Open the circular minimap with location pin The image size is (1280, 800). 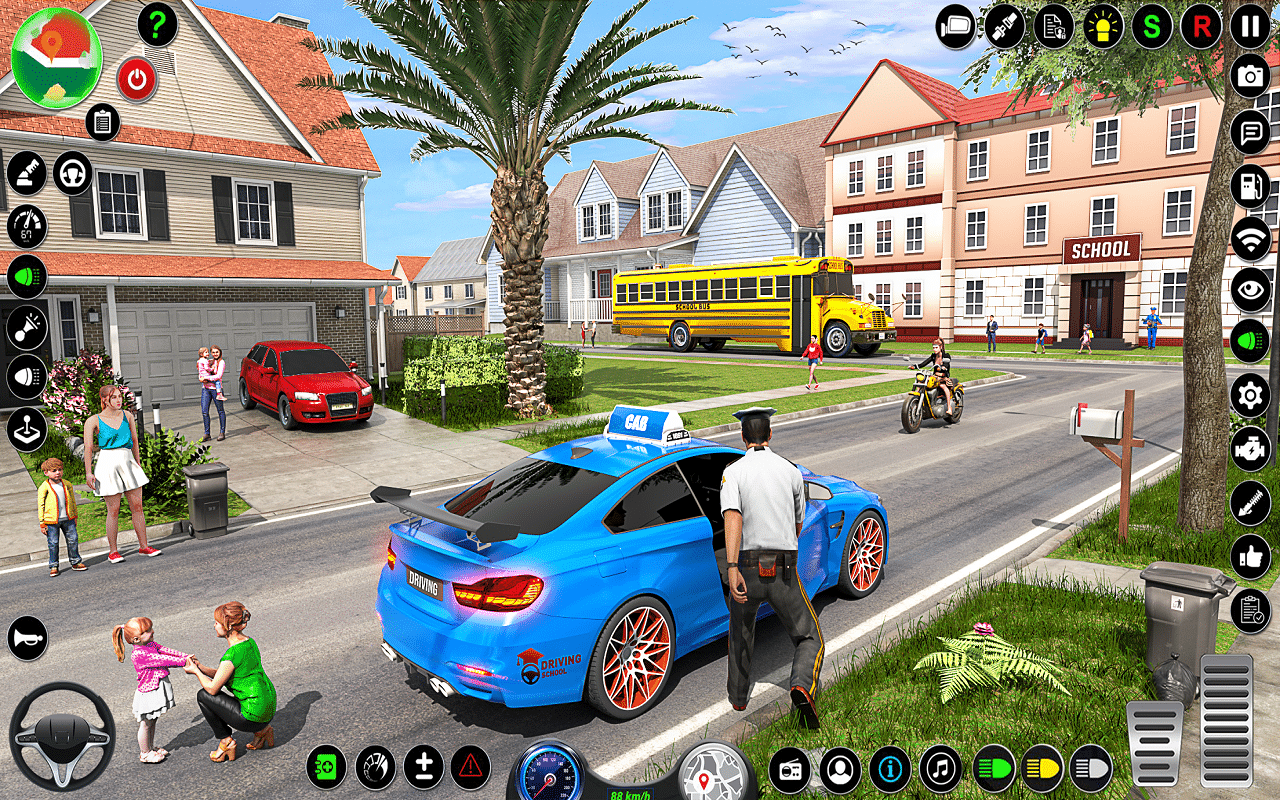[x=57, y=57]
